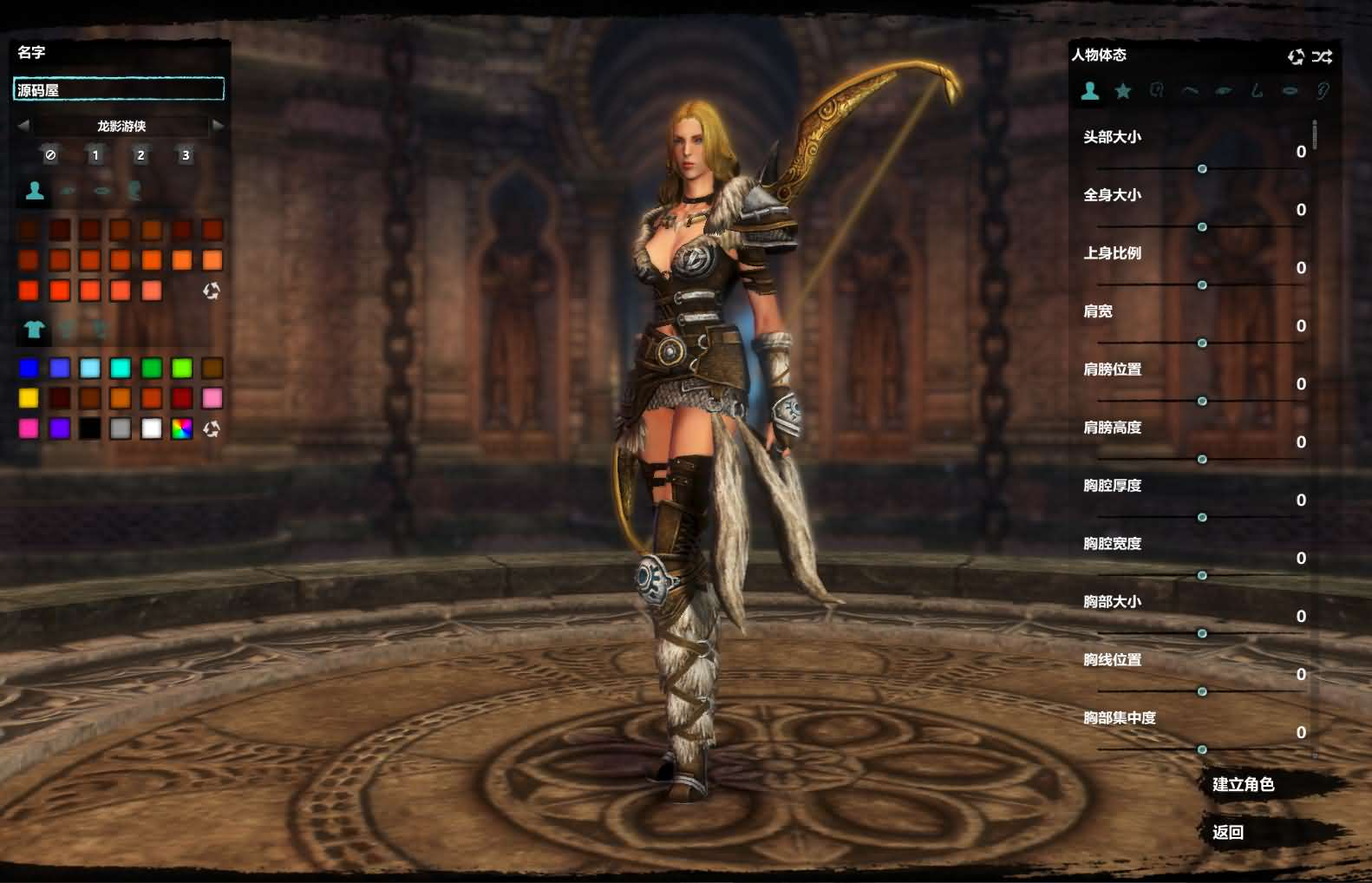Open the rainbow custom color picker swatch
The width and height of the screenshot is (1372, 883).
[x=181, y=428]
